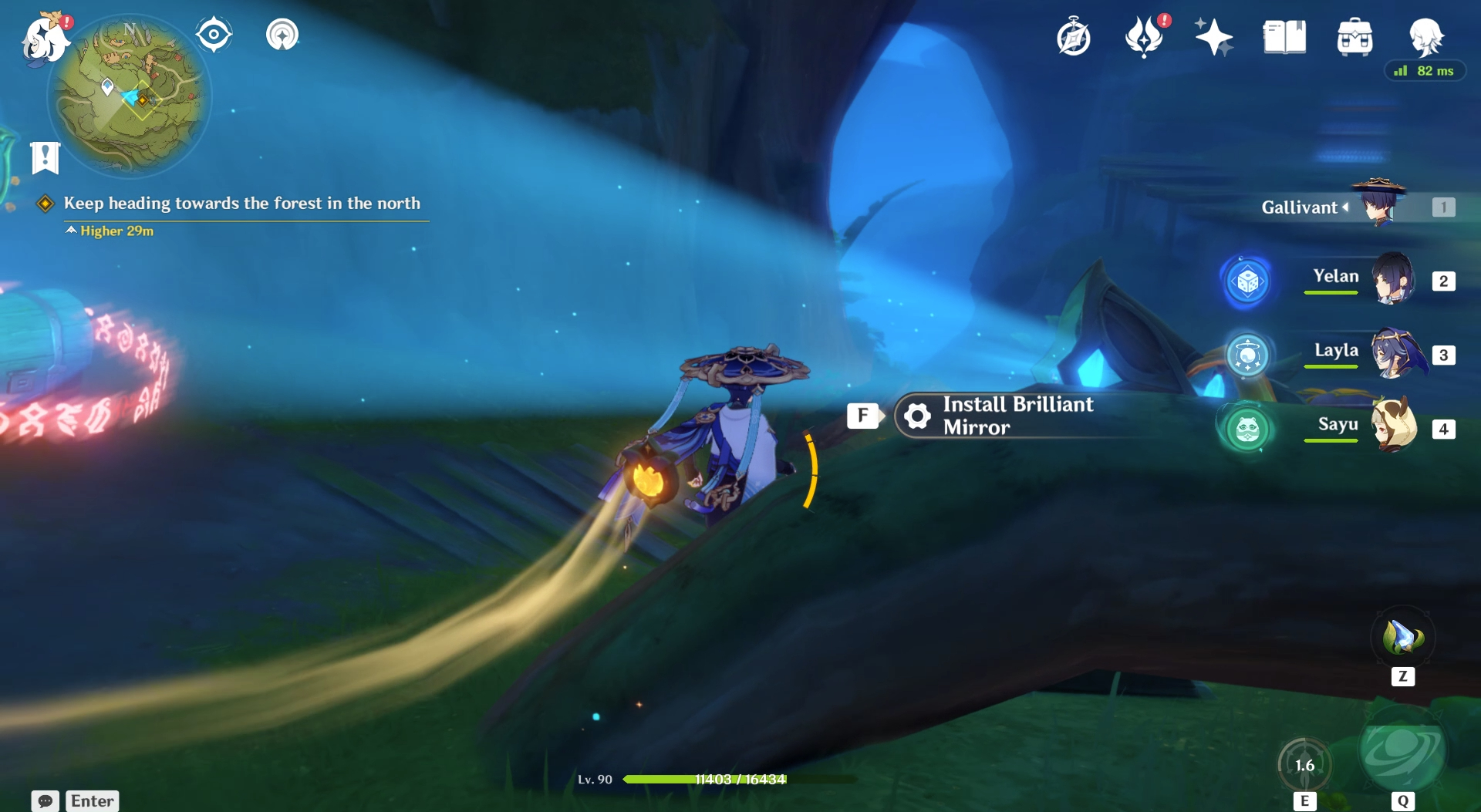Choose Install Brilliant Mirror prompt
1481x812 pixels.
pyautogui.click(x=1017, y=416)
